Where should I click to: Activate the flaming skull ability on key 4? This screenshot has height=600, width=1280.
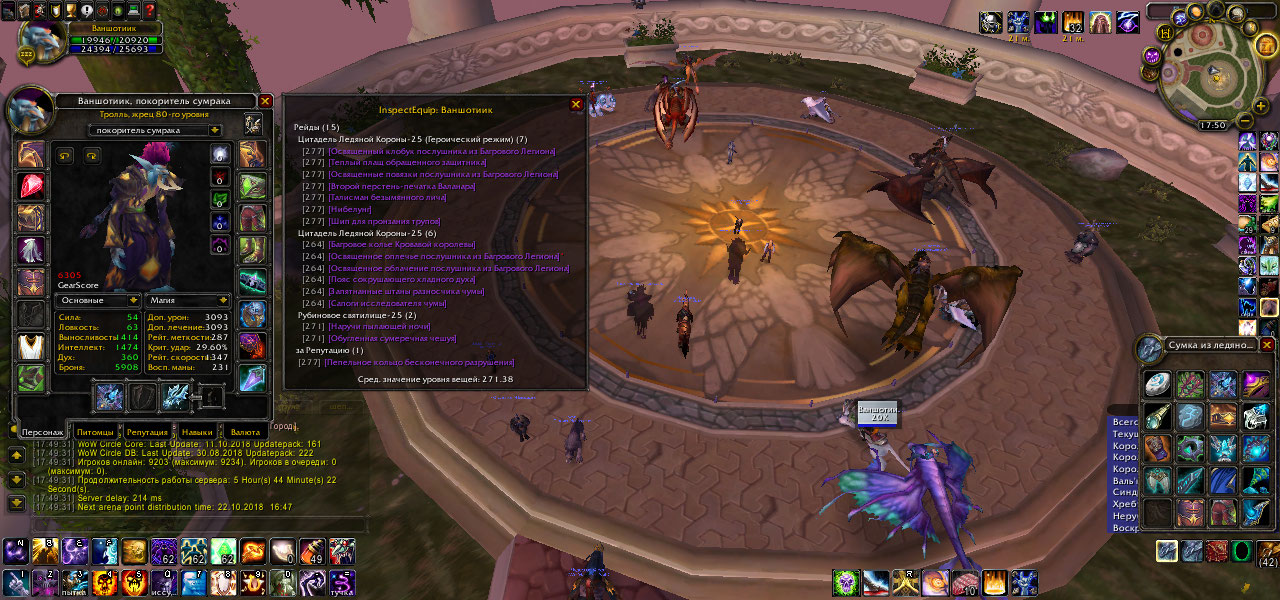coord(103,582)
